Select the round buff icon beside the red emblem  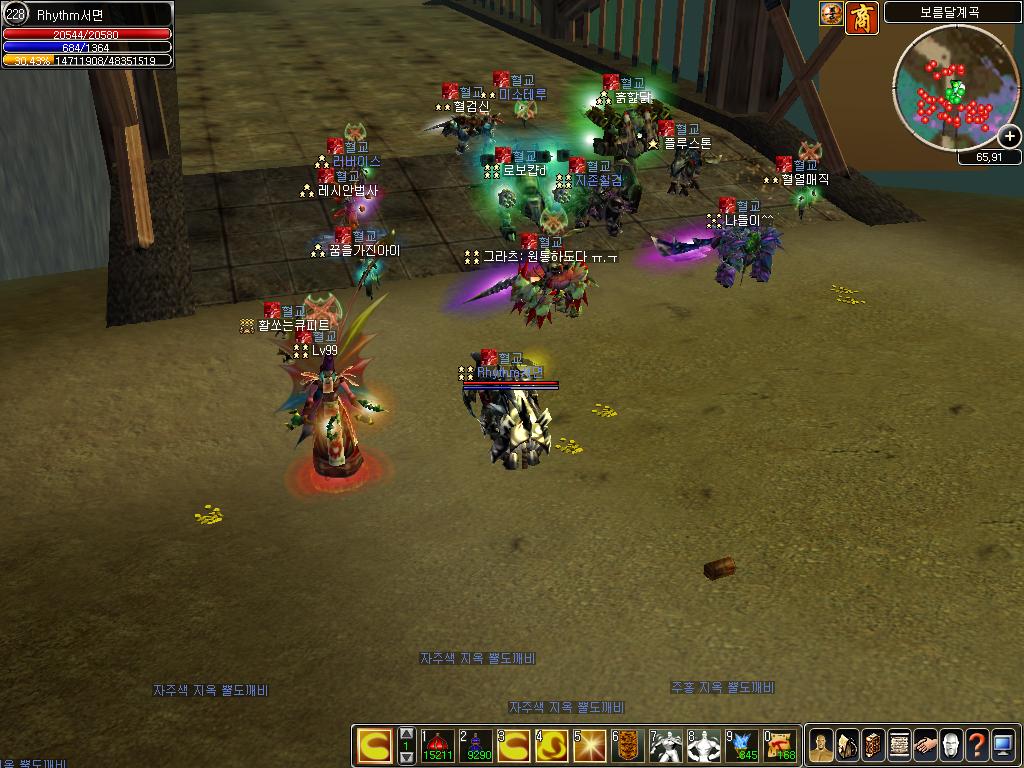tap(831, 13)
